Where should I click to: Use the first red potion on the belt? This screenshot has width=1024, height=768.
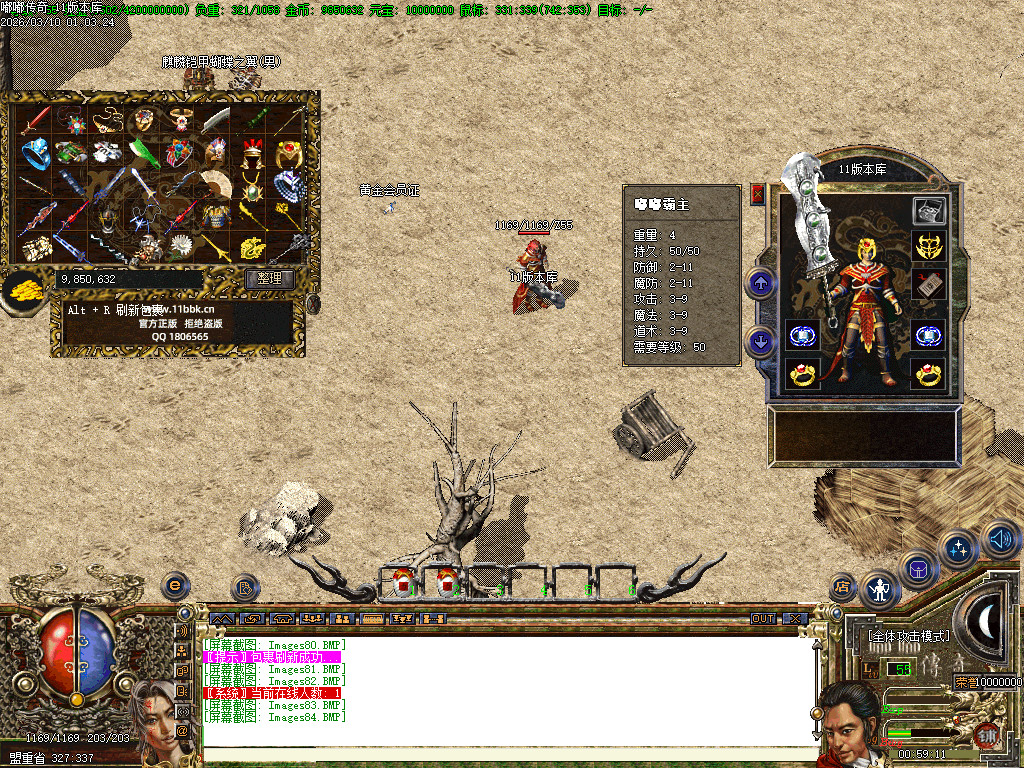coord(402,581)
